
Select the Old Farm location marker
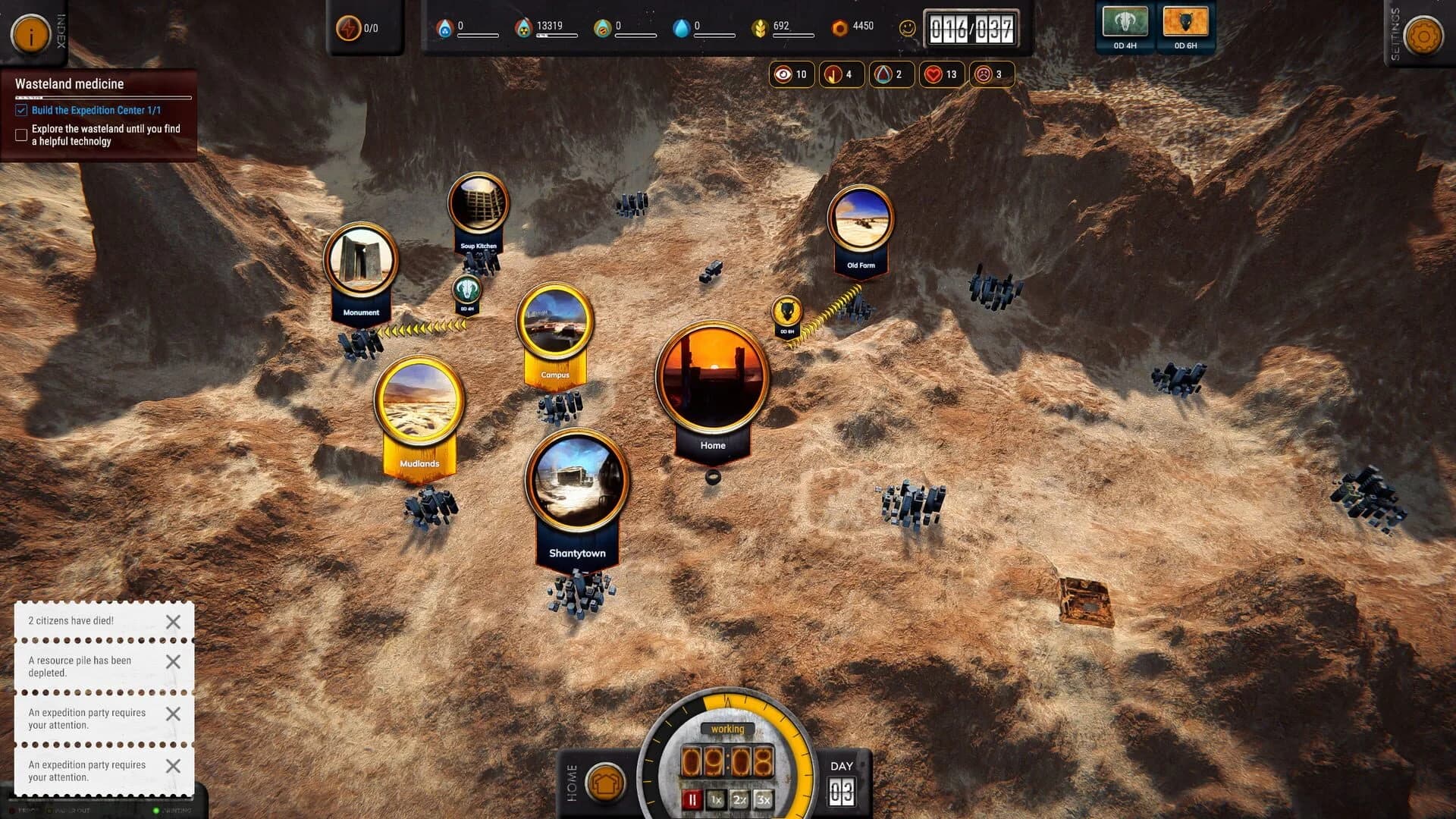coord(861,220)
